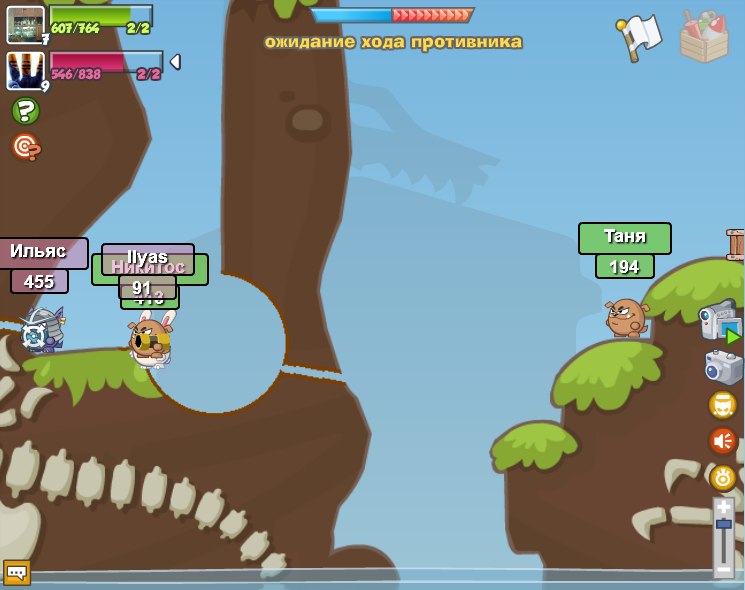Click the yellow round face button

pyautogui.click(x=722, y=405)
